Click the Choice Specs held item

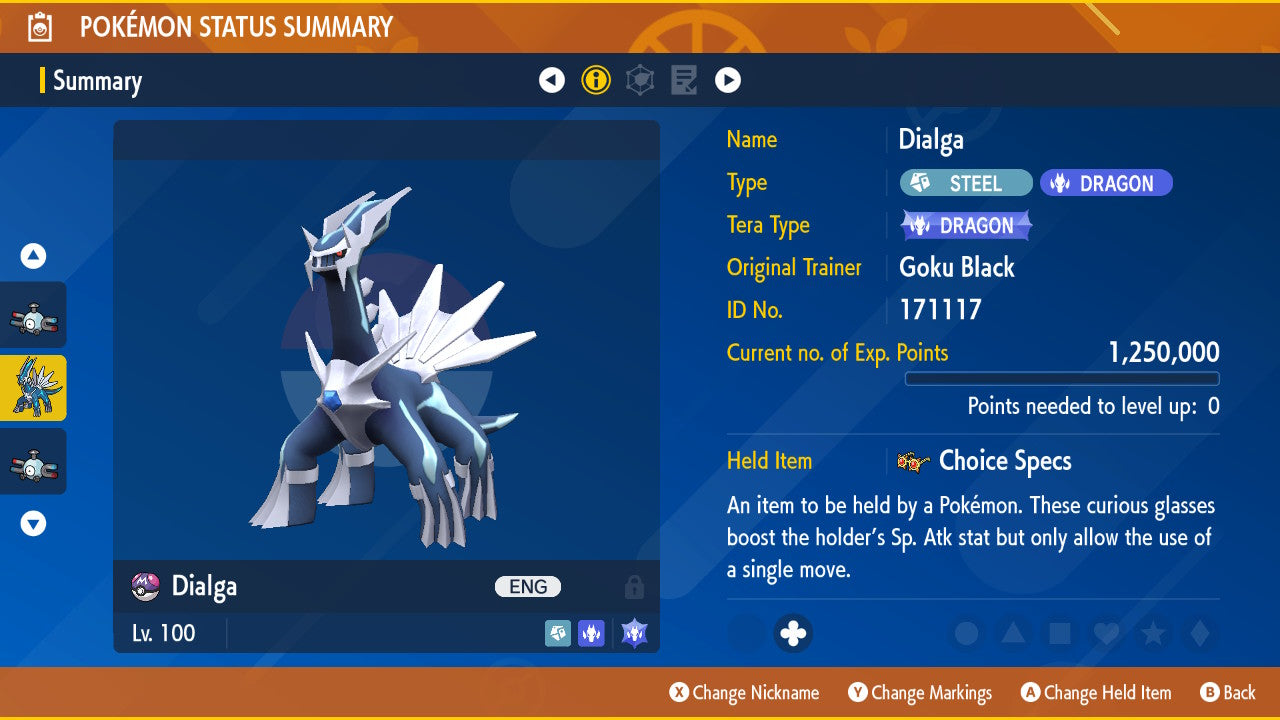coord(1003,461)
